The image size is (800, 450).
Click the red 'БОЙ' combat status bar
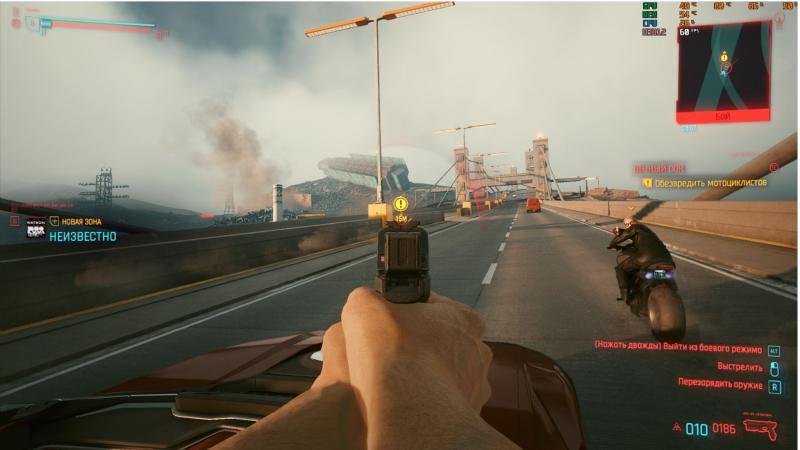[723, 116]
